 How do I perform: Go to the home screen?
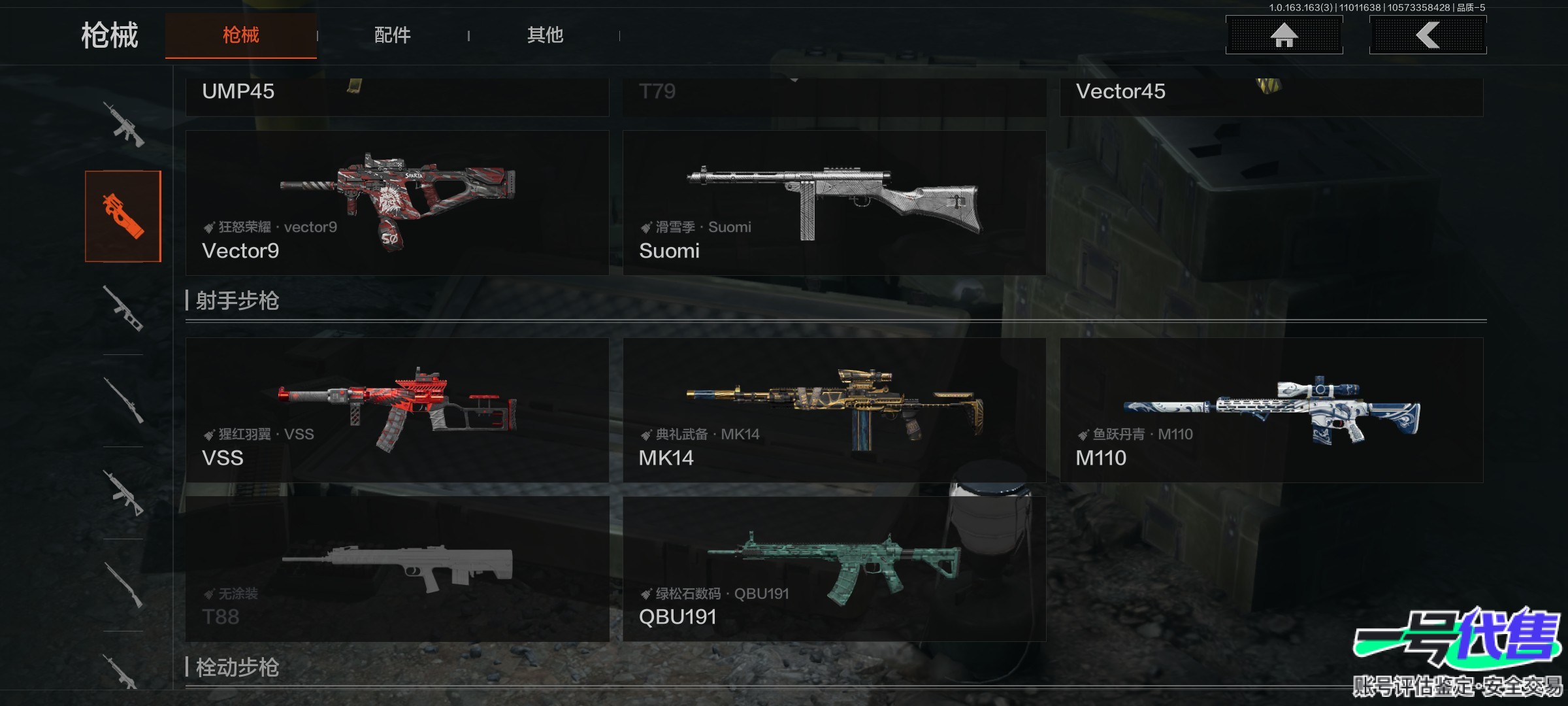pos(1284,35)
